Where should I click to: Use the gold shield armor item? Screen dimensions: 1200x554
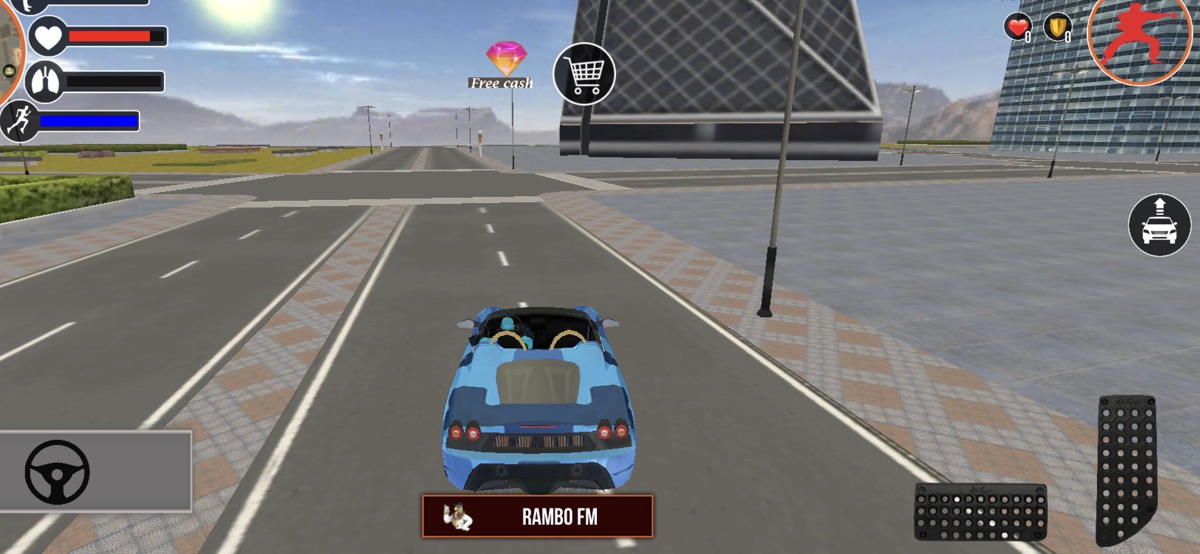tap(1057, 27)
